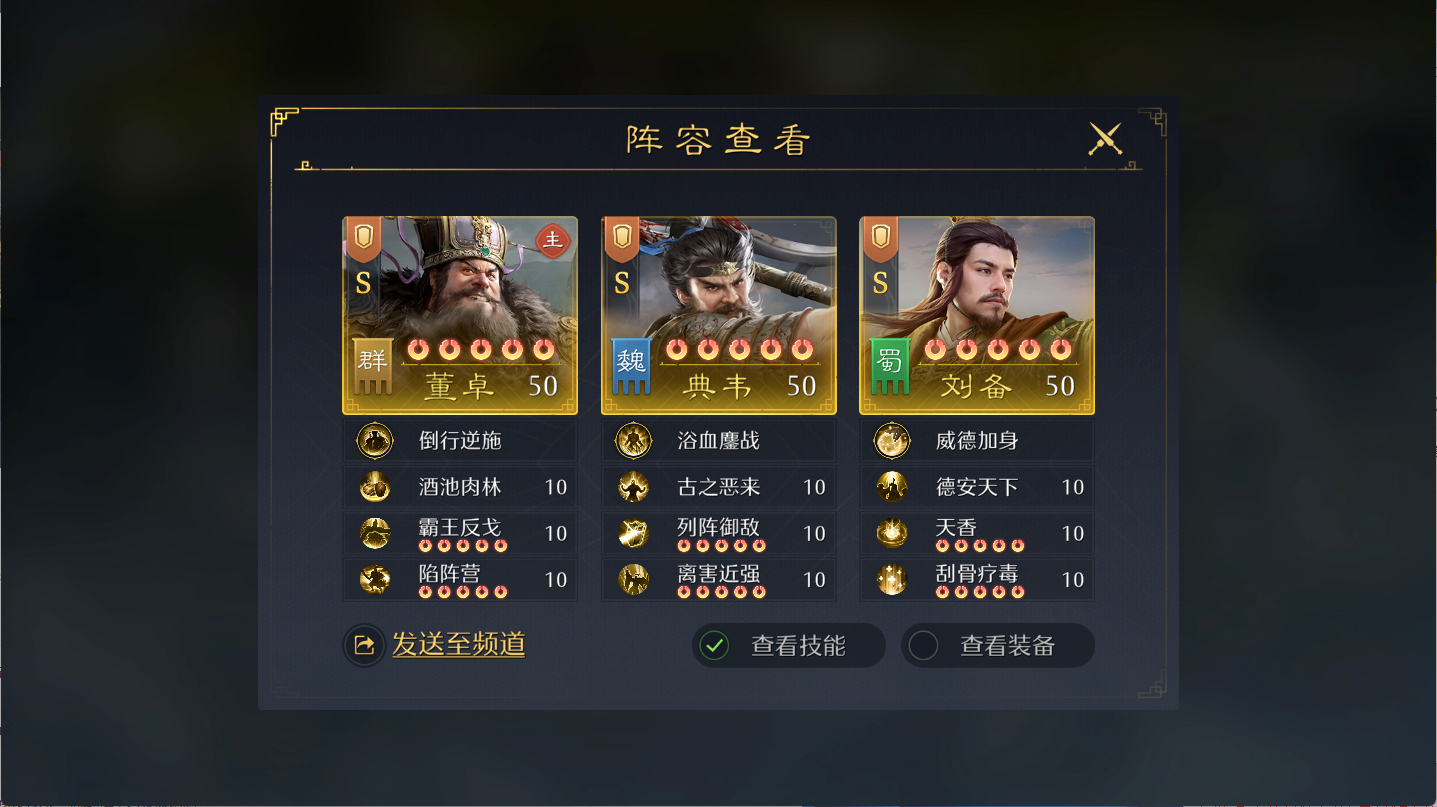Open the 刮骨疗毒 skill icon
1437x807 pixels.
tap(891, 578)
